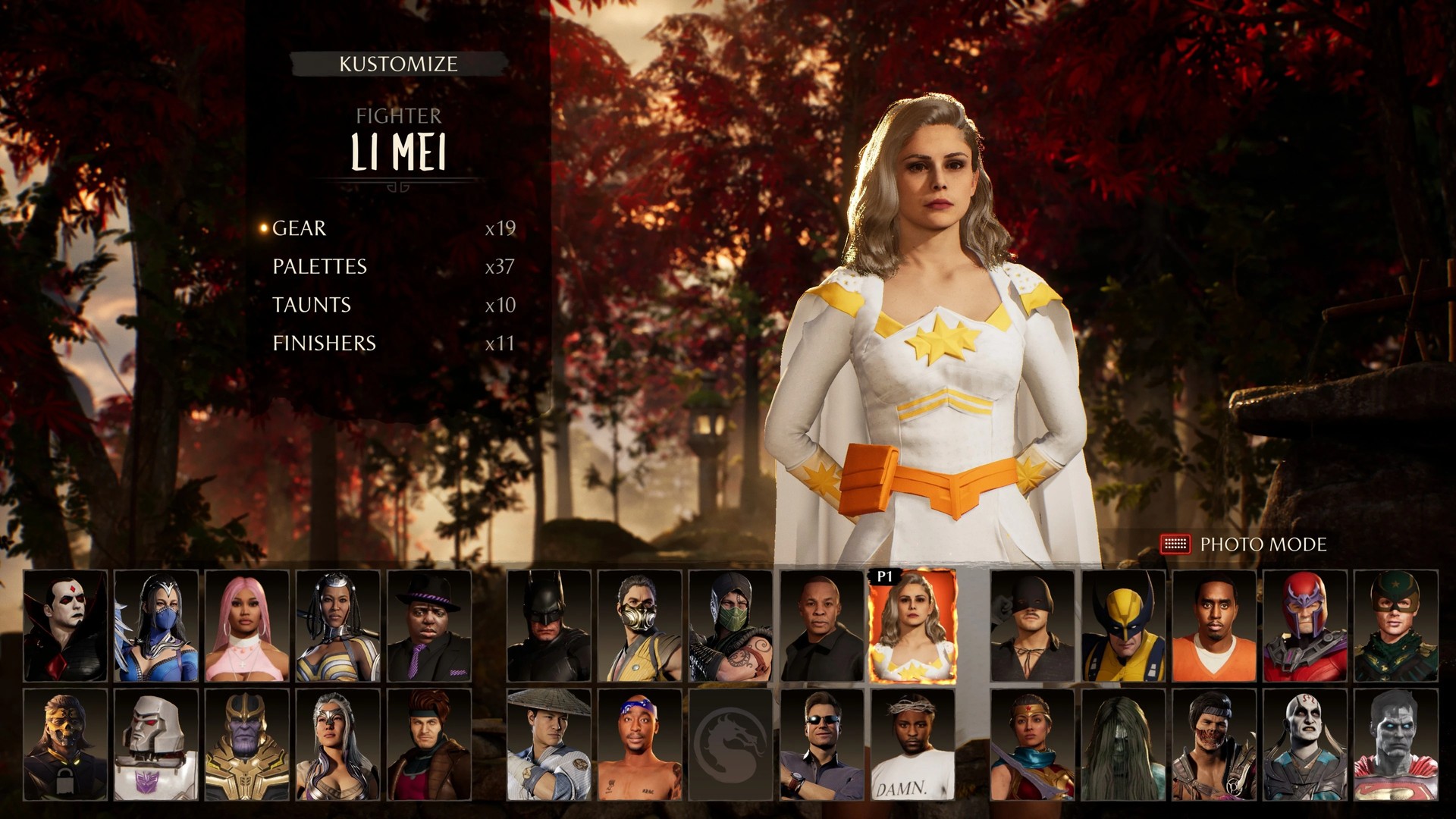Select the fighter in purple fedora hat
Screen dimensions: 1456x819
pos(429,626)
